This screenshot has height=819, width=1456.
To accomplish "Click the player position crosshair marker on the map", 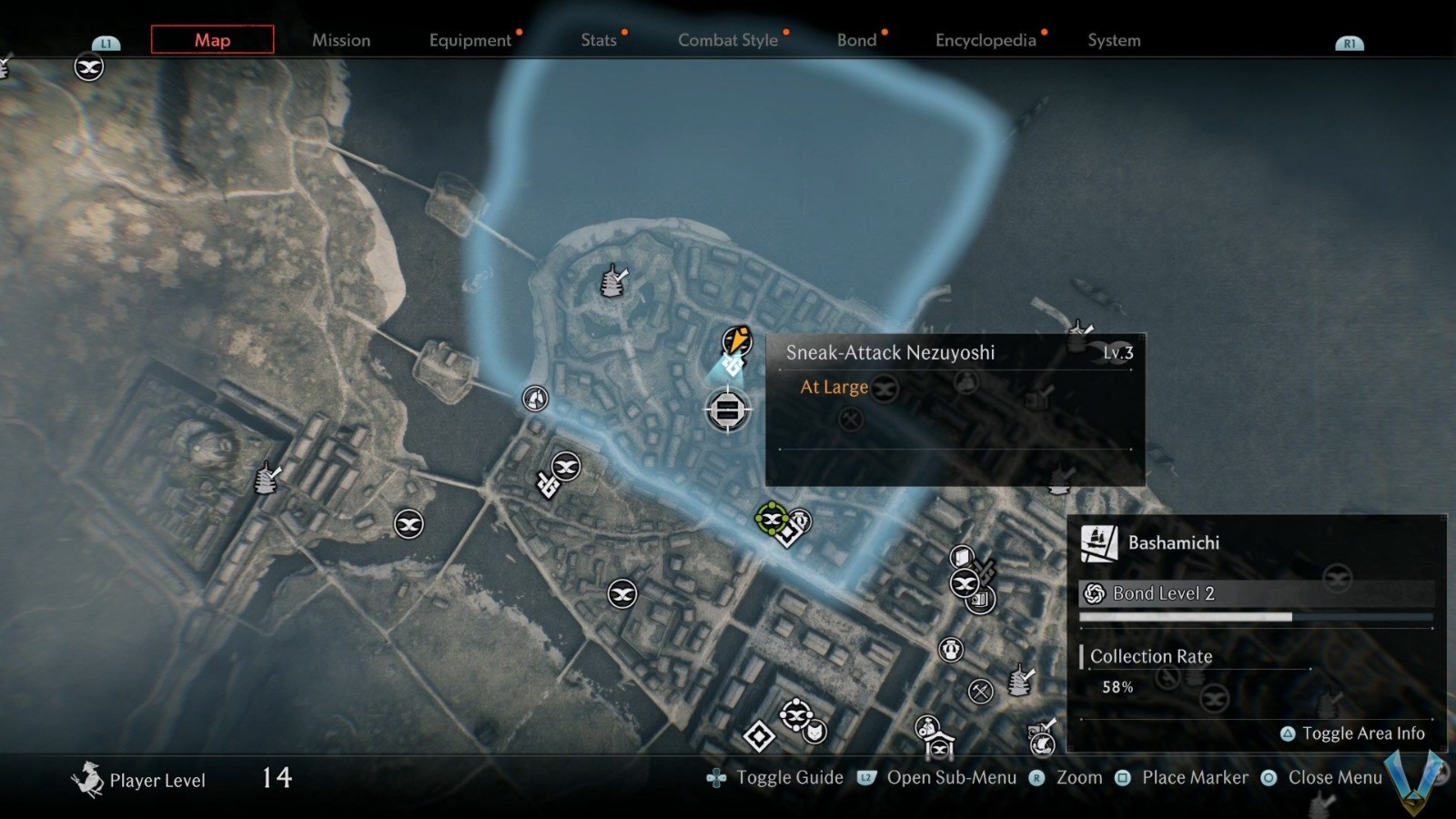I will (728, 409).
